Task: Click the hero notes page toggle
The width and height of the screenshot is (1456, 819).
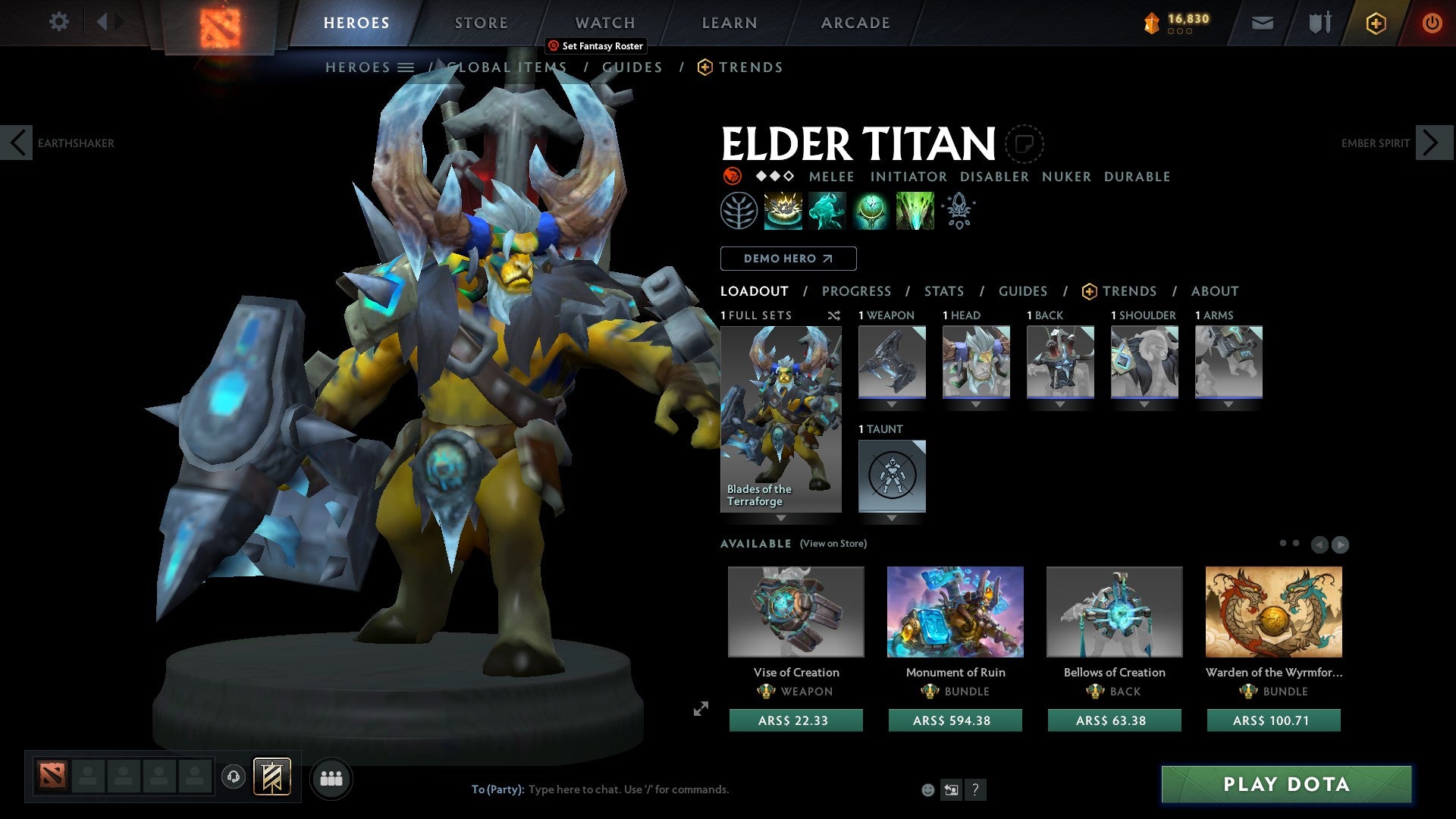Action: tap(1025, 144)
